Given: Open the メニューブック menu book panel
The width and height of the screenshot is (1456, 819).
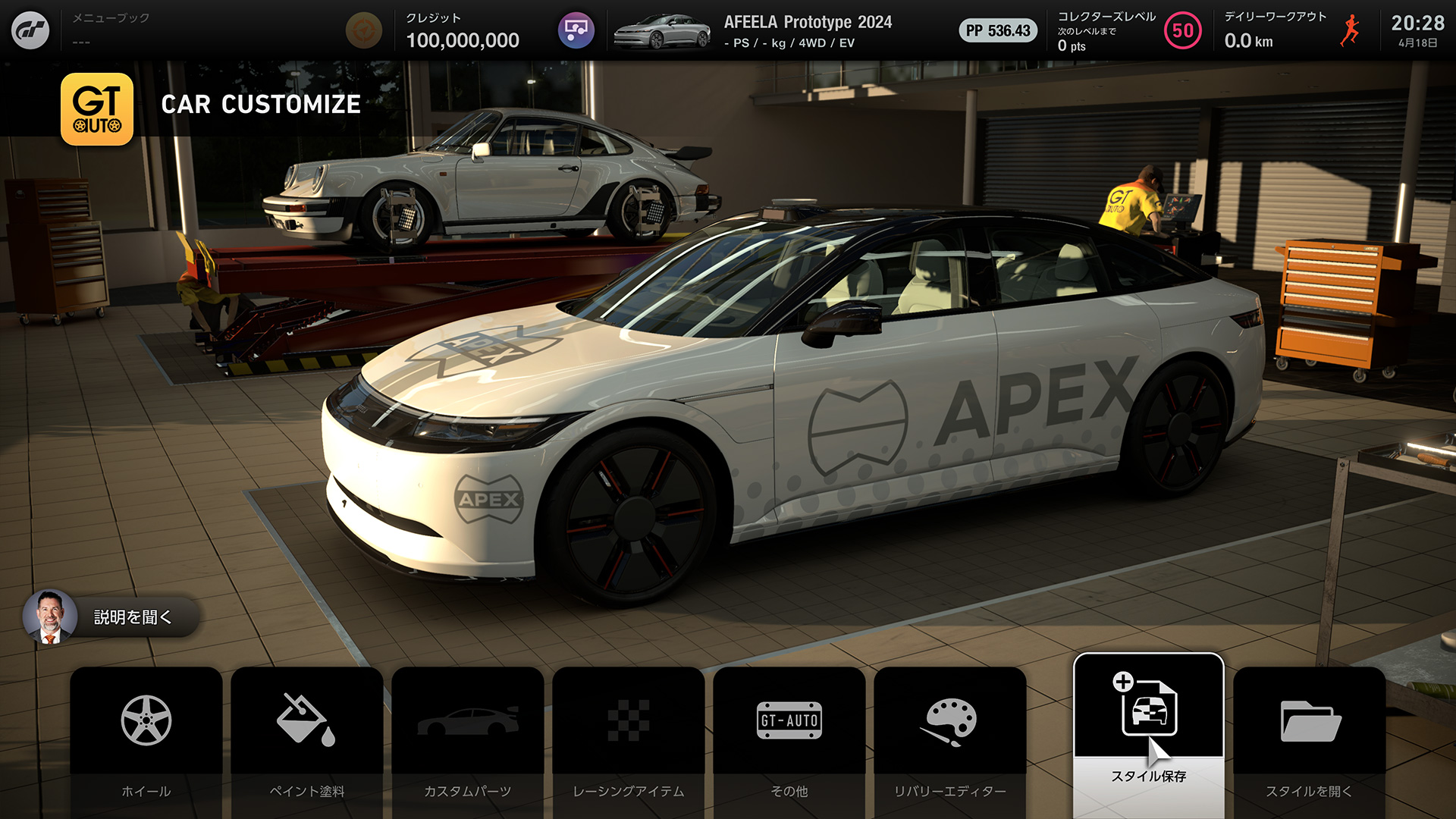Looking at the screenshot, I should point(111,29).
